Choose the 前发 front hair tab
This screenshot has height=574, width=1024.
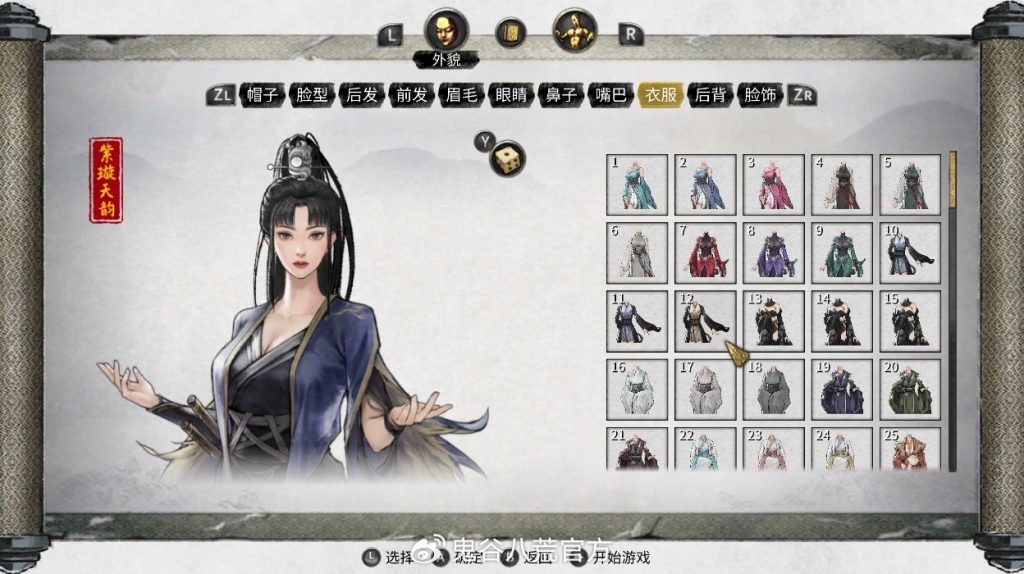pyautogui.click(x=411, y=96)
